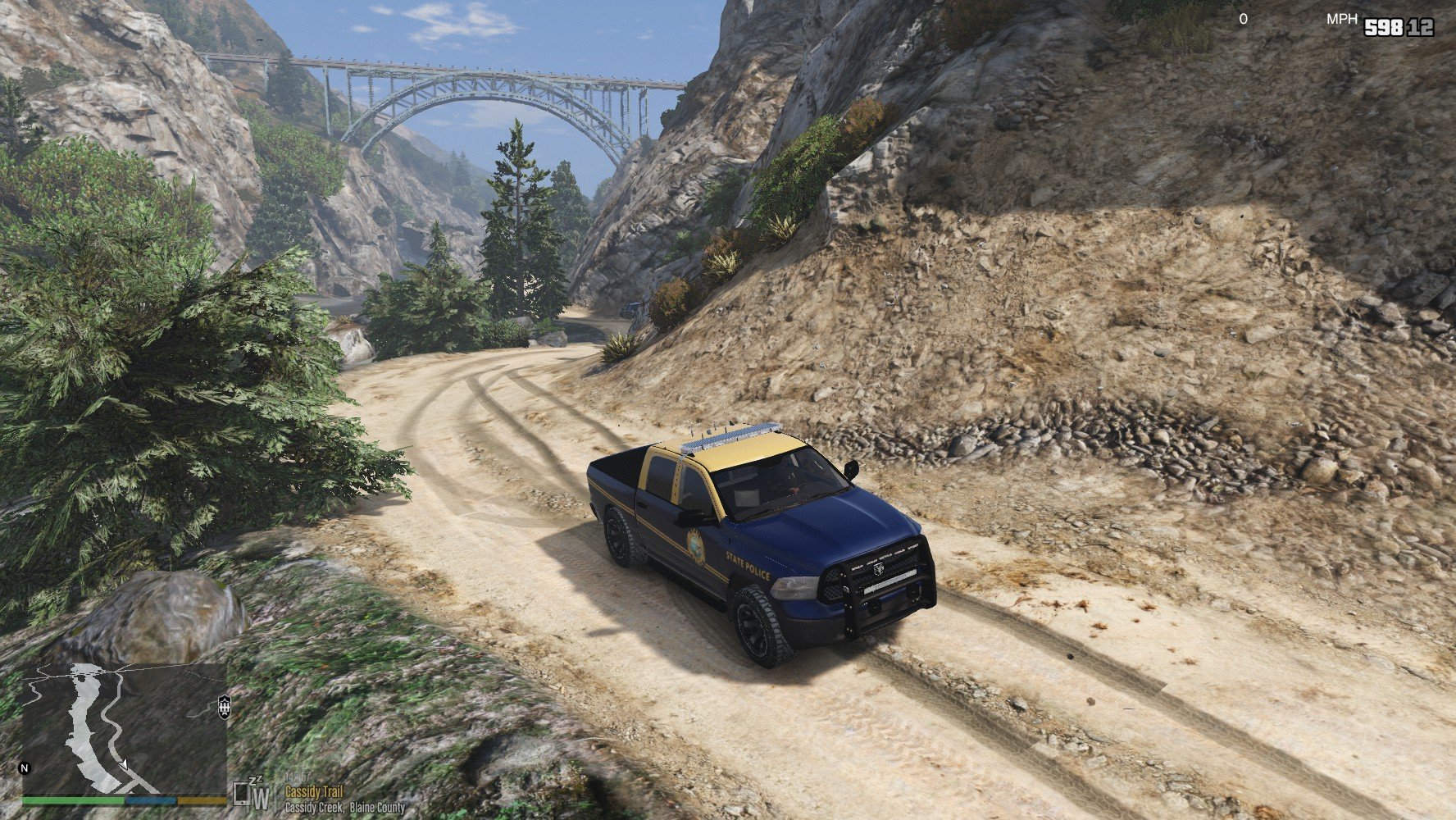Viewport: 1456px width, 820px height.
Task: Click the north N compass marker
Action: pos(25,768)
